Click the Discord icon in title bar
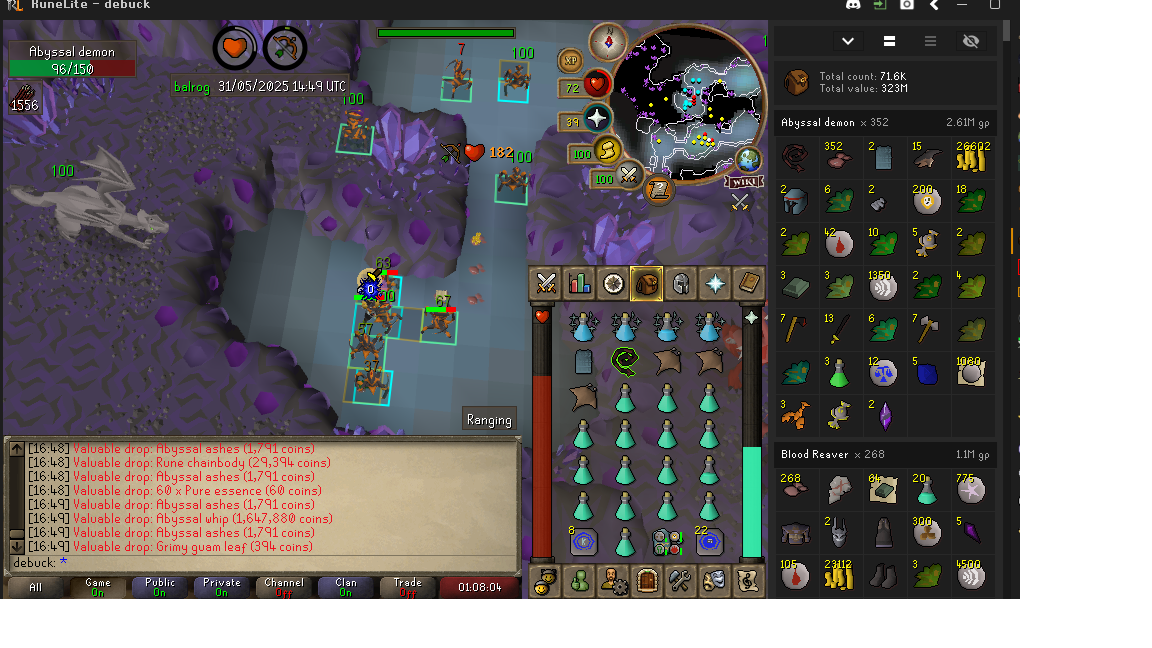Screen dimensions: 1152x648 (x=853, y=5)
